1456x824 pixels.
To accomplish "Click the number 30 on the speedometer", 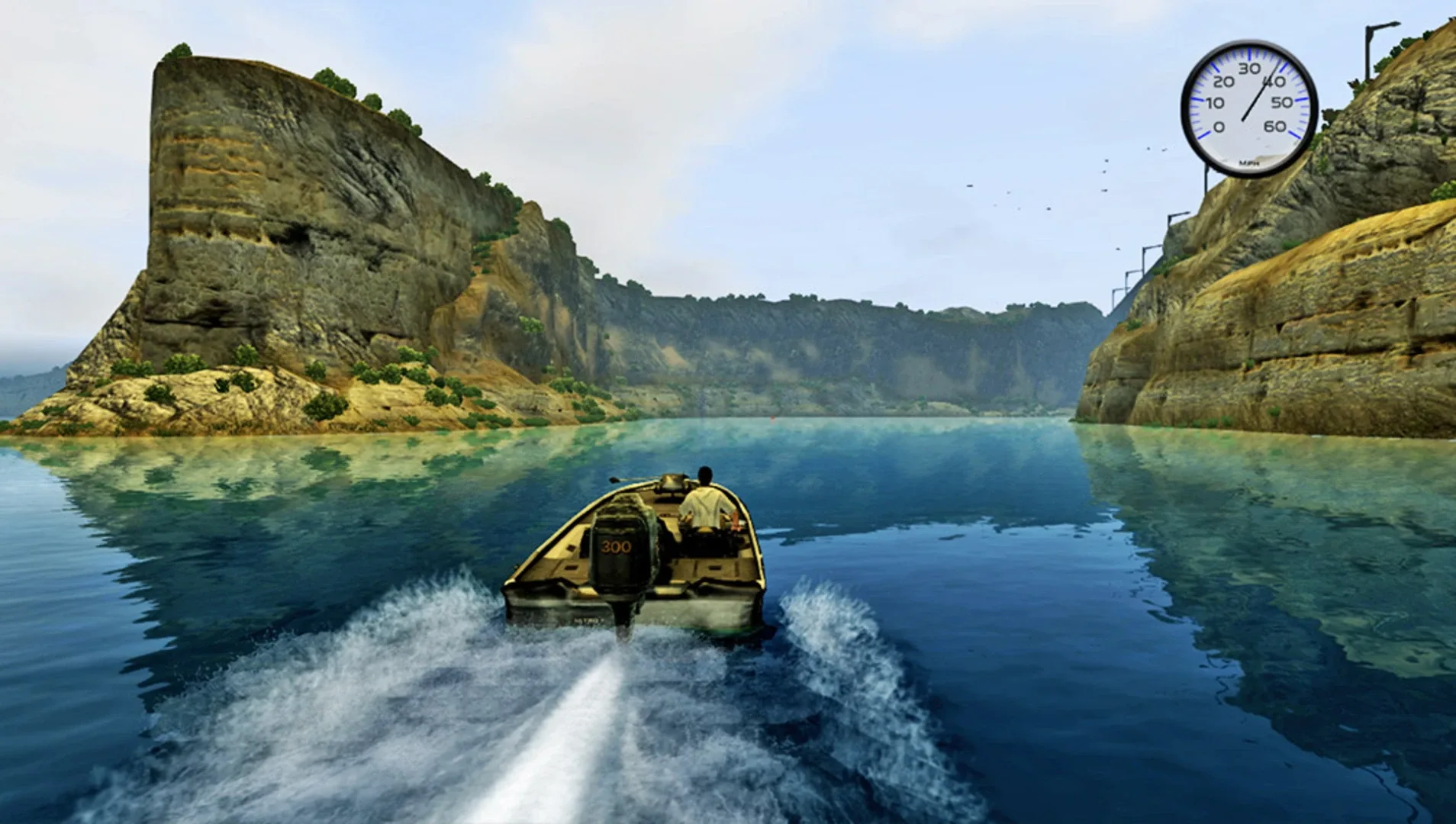I will pyautogui.click(x=1250, y=68).
